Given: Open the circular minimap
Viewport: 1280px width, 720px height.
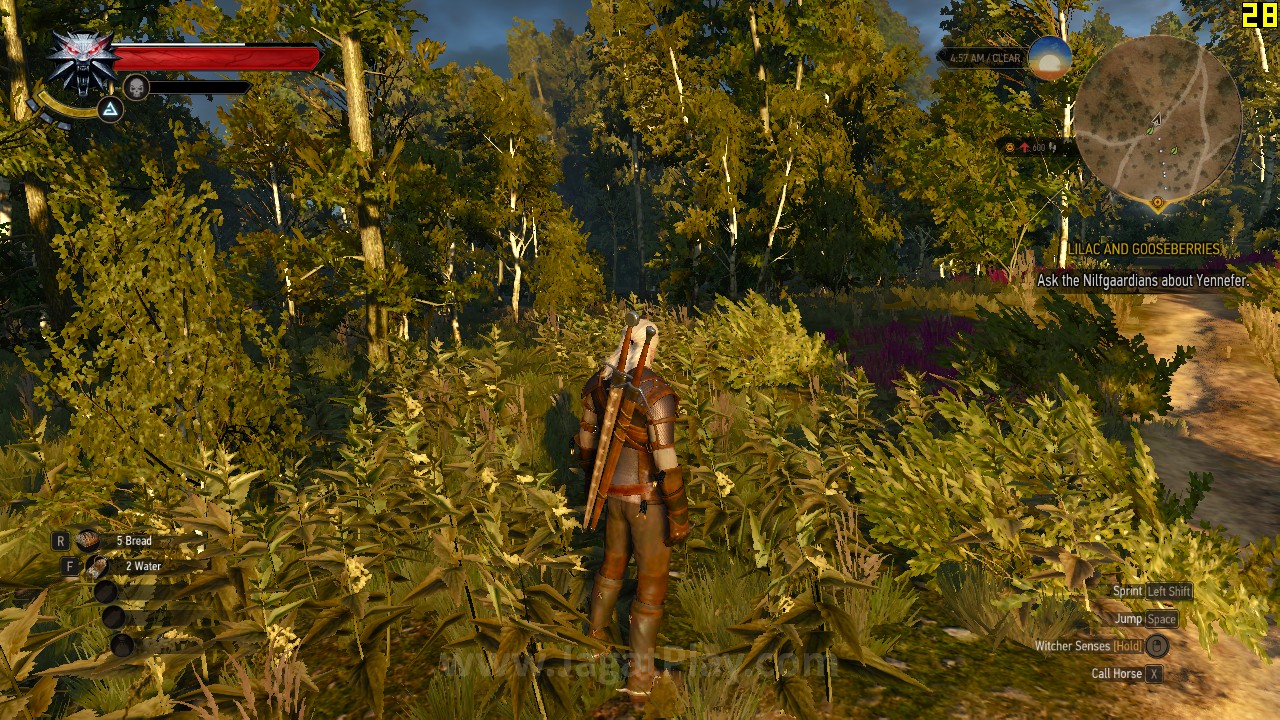Looking at the screenshot, I should tap(1157, 118).
